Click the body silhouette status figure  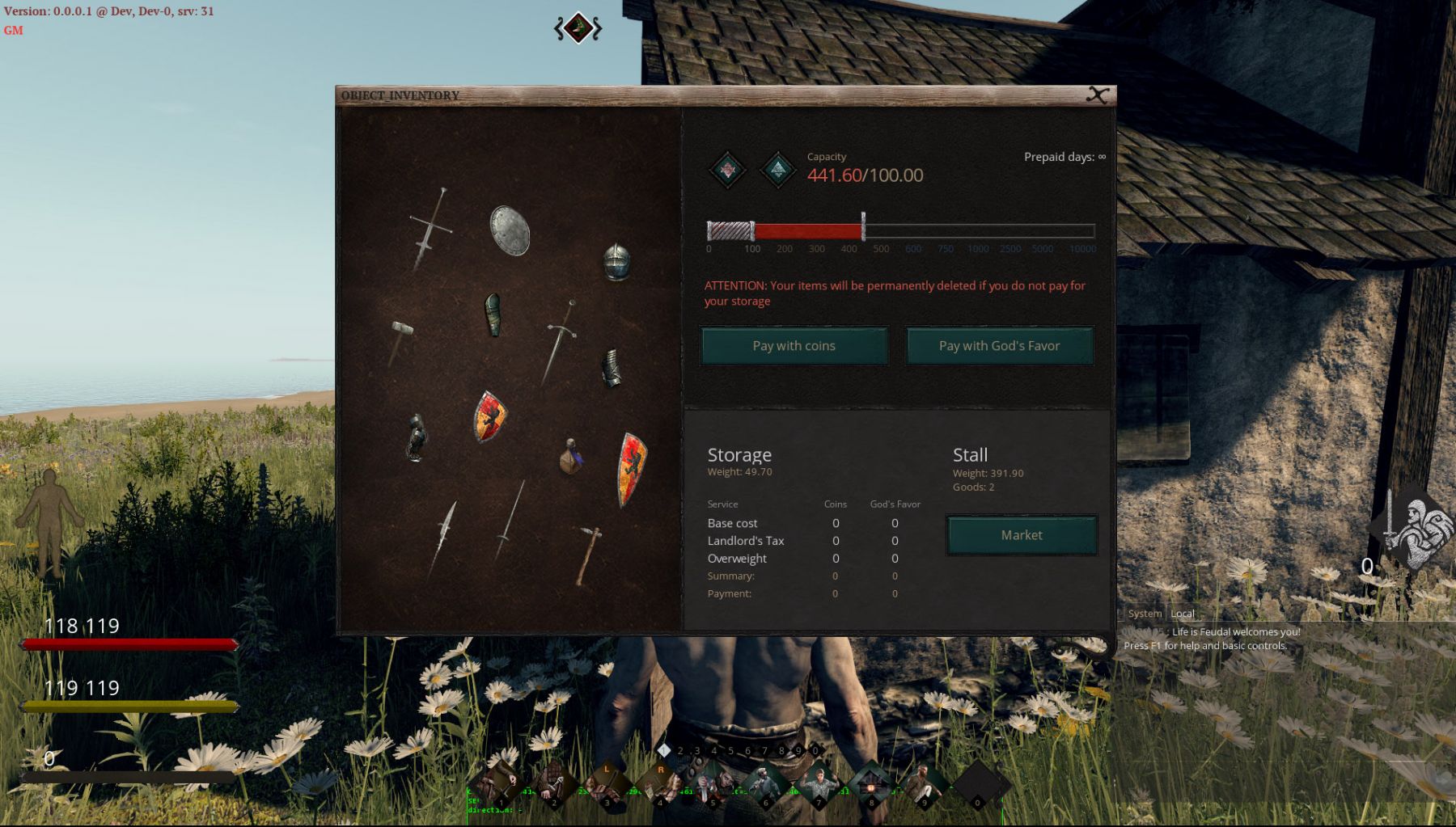click(x=50, y=517)
